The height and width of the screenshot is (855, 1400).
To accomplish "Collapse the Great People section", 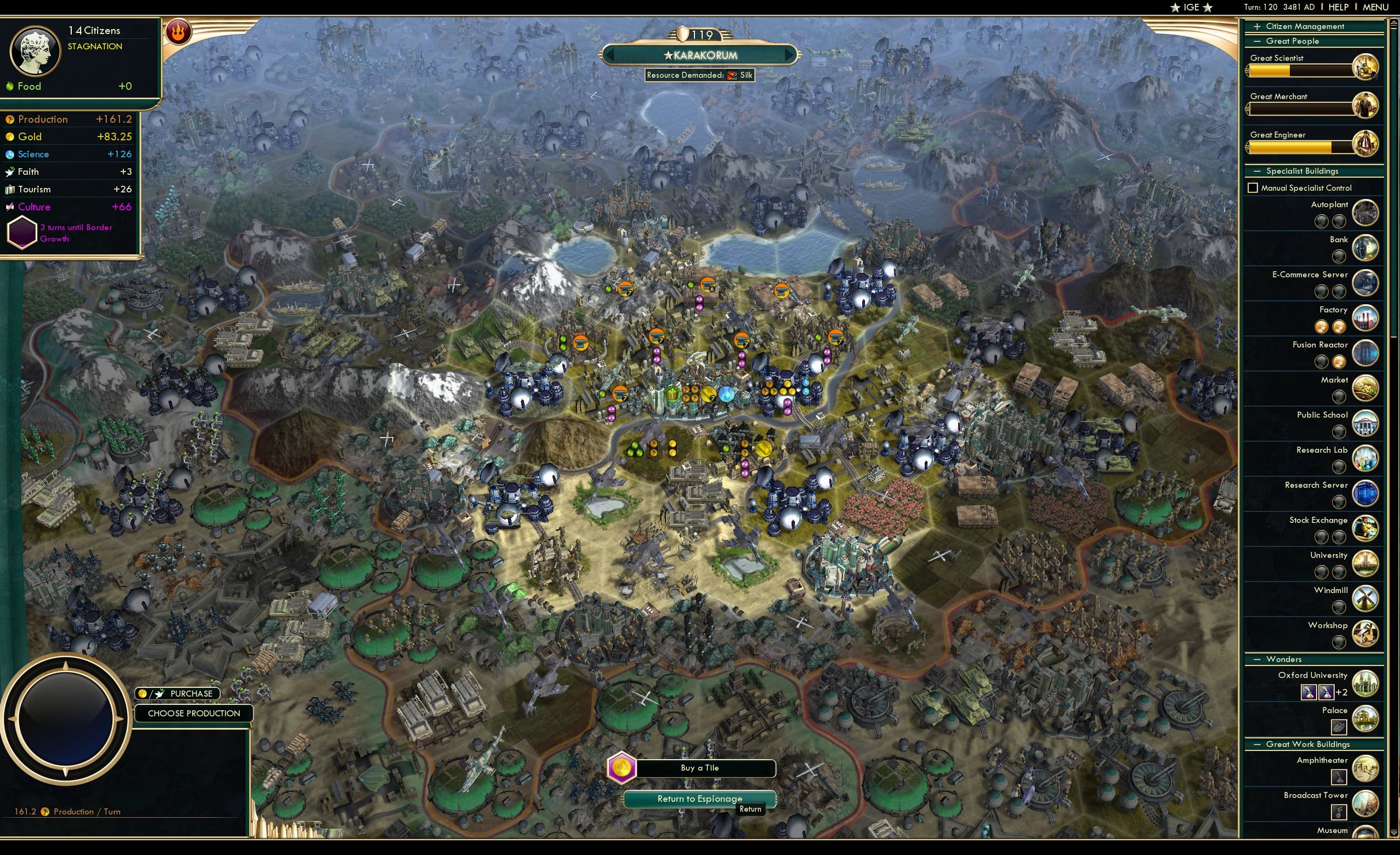I will click(1257, 41).
